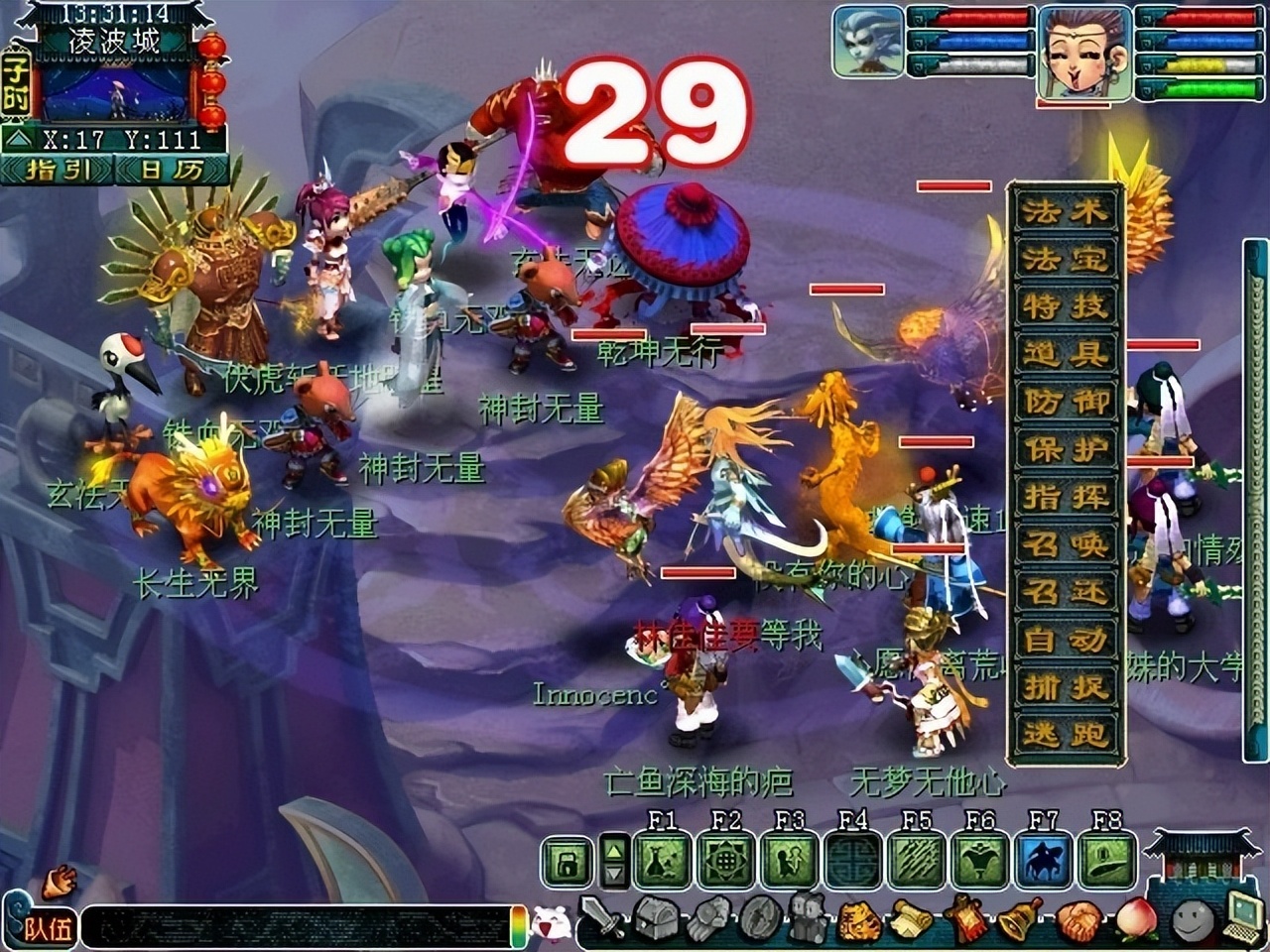Use the F1 hotbar skill
This screenshot has width=1270, height=952.
click(662, 860)
